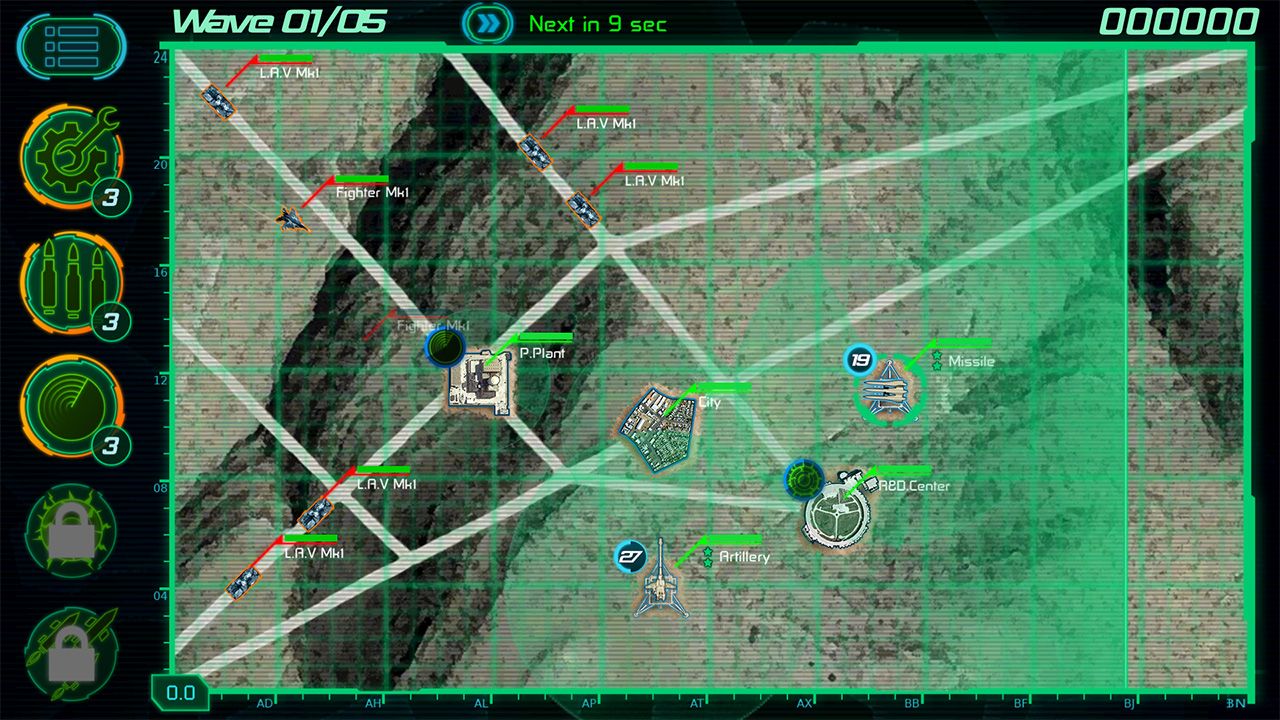The image size is (1280, 720).
Task: Click the first locked ability slot
Action: pyautogui.click(x=70, y=530)
